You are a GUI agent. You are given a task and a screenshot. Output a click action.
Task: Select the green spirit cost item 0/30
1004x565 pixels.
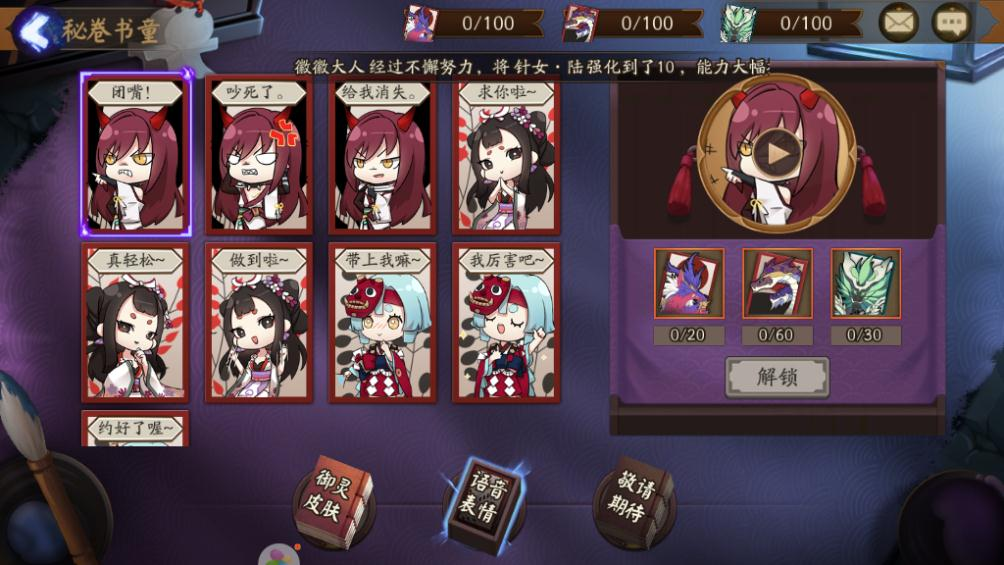click(865, 284)
